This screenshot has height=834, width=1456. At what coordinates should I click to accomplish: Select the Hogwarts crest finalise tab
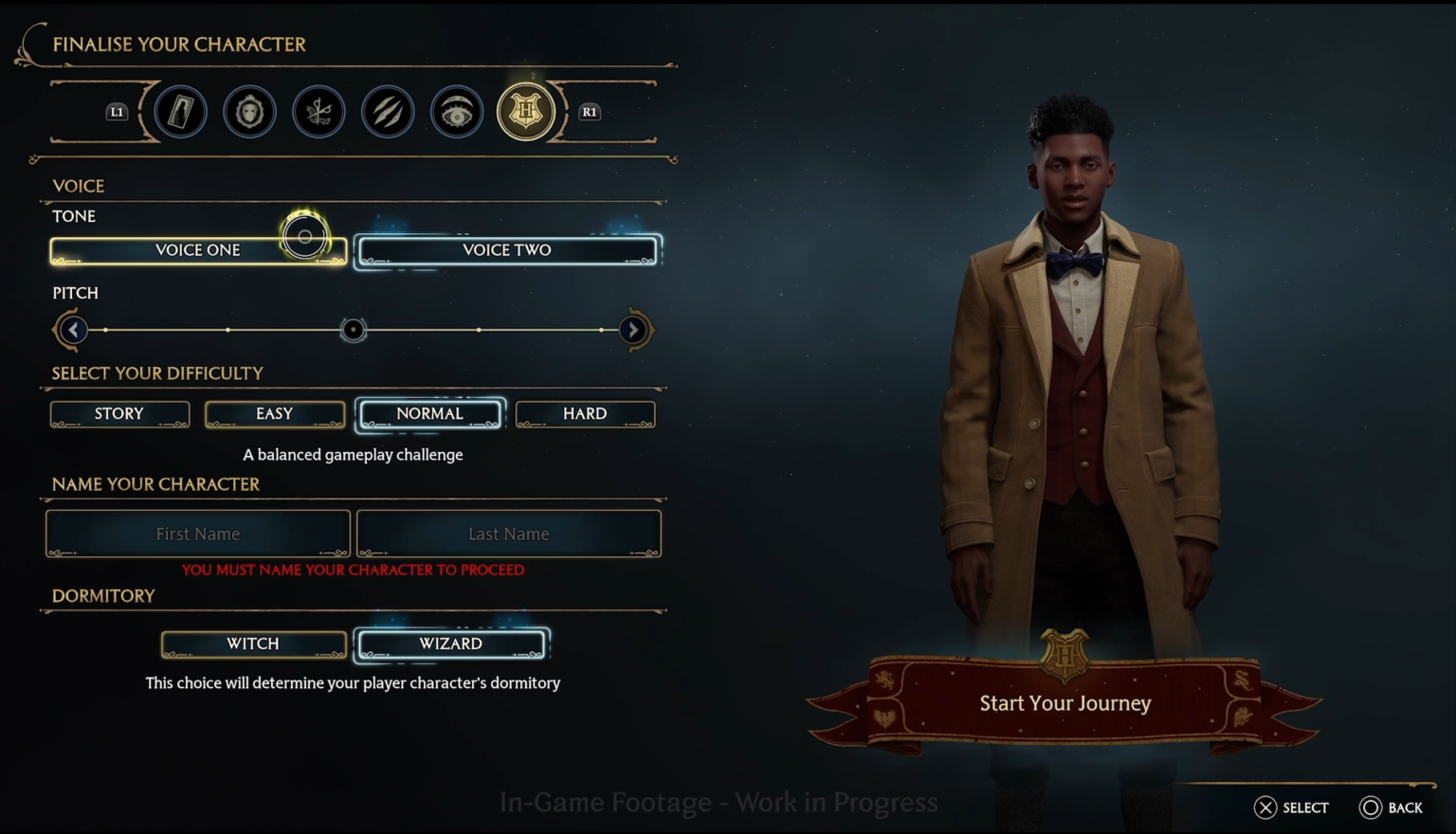tap(526, 111)
